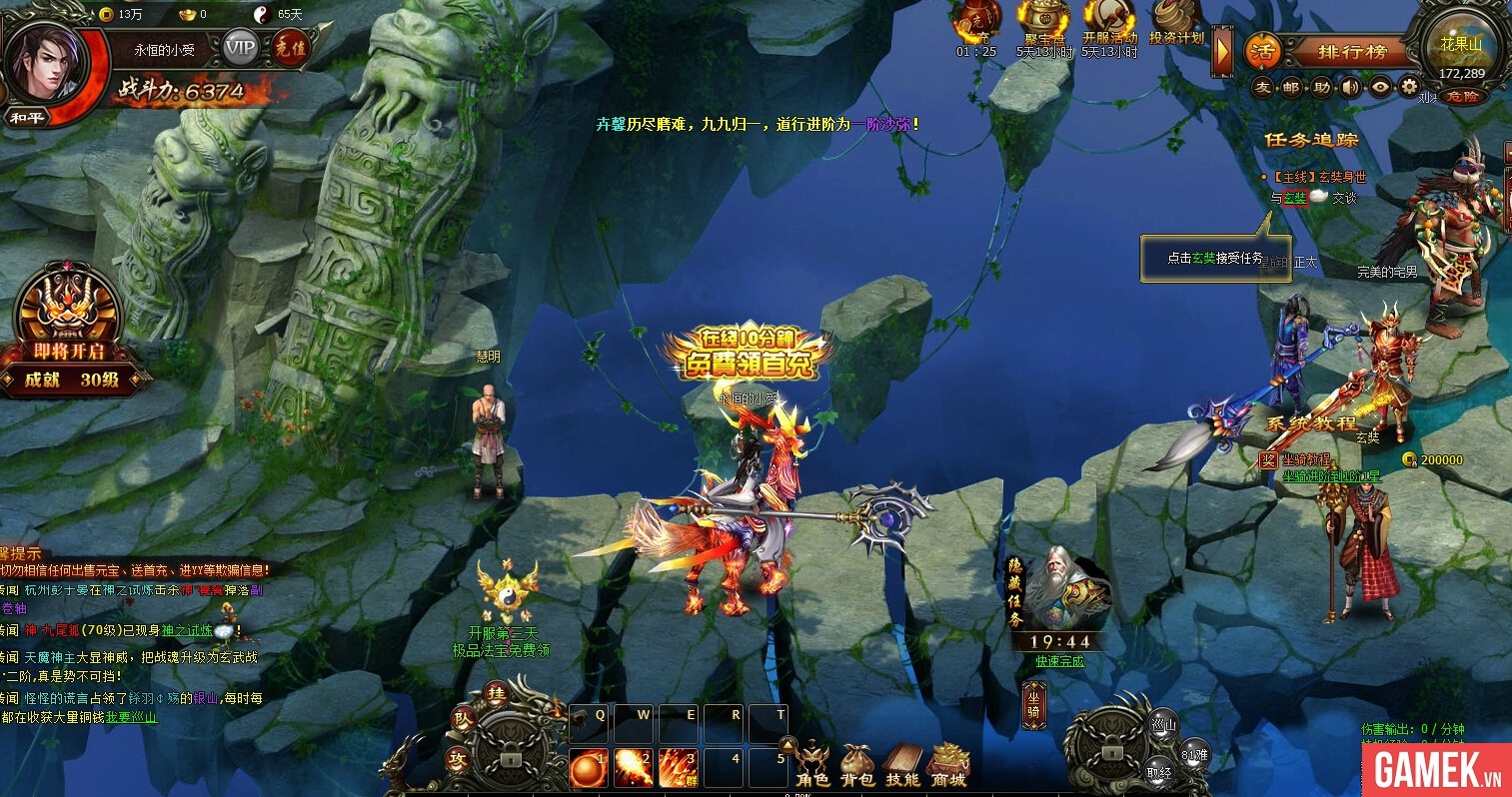This screenshot has width=1512, height=797.
Task: Click the red 充值 recharge button
Action: click(291, 48)
